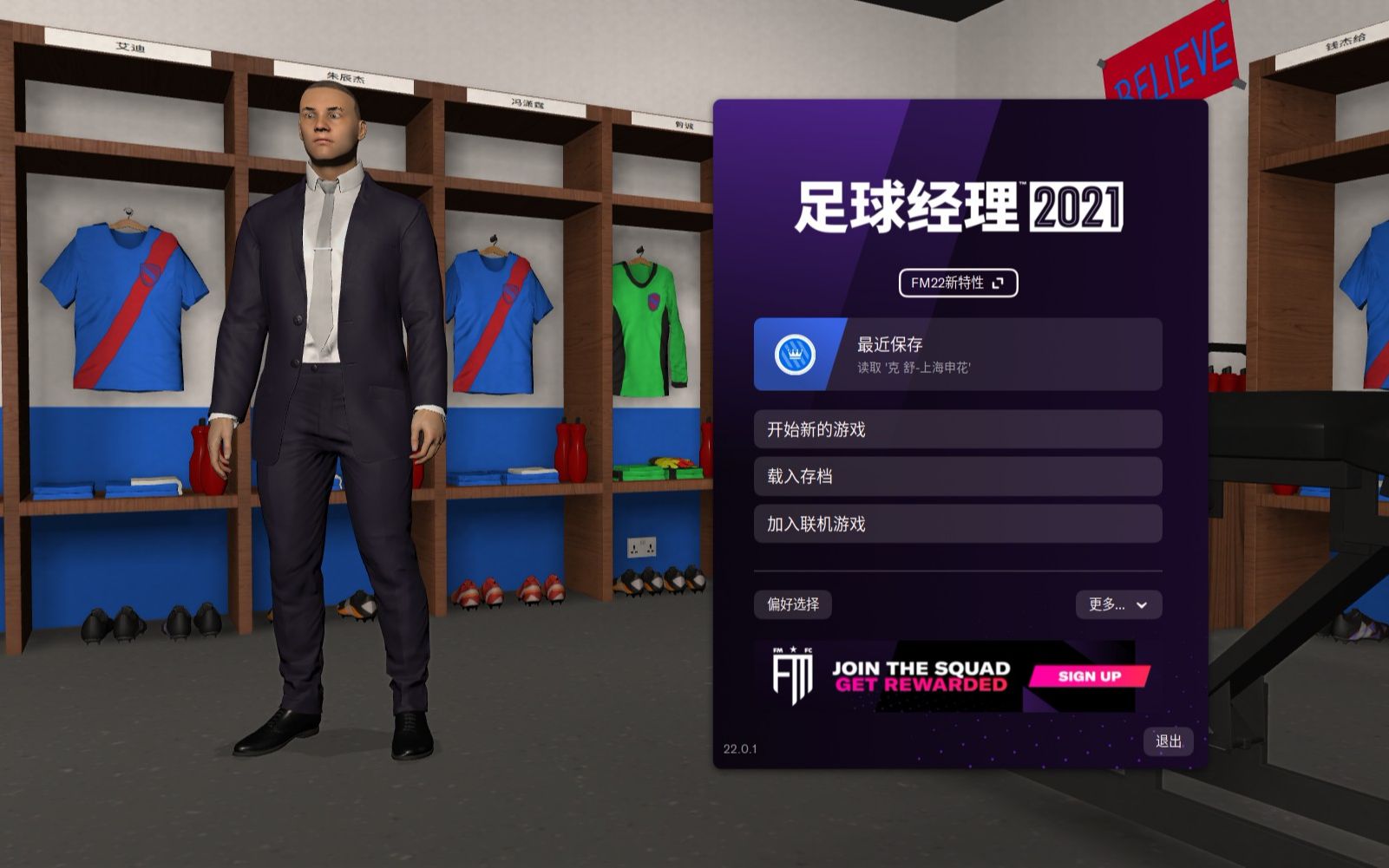This screenshot has height=868, width=1389.
Task: Open the FM22新特性 panel
Action: point(958,284)
